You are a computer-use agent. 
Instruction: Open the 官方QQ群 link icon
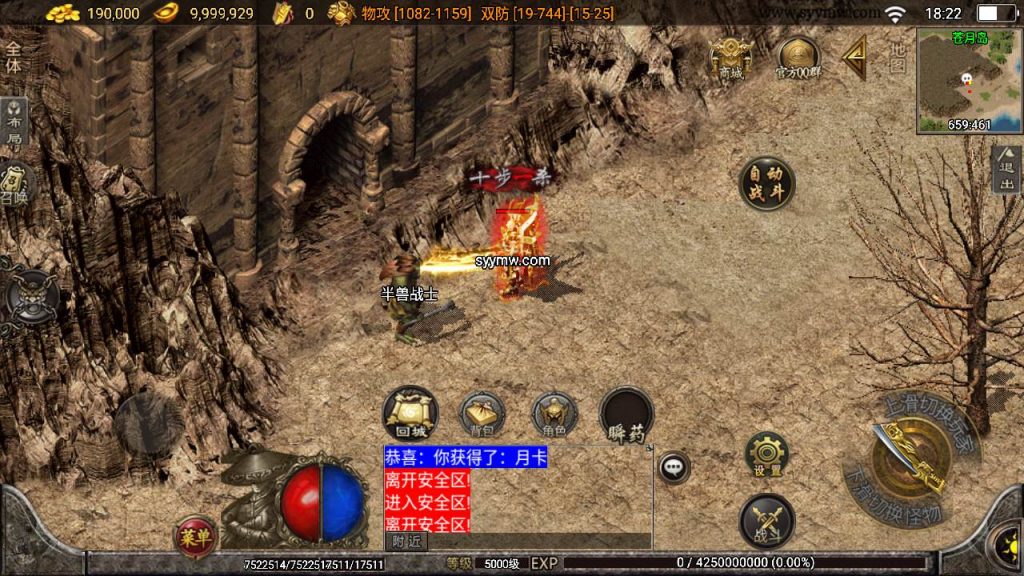[798, 57]
